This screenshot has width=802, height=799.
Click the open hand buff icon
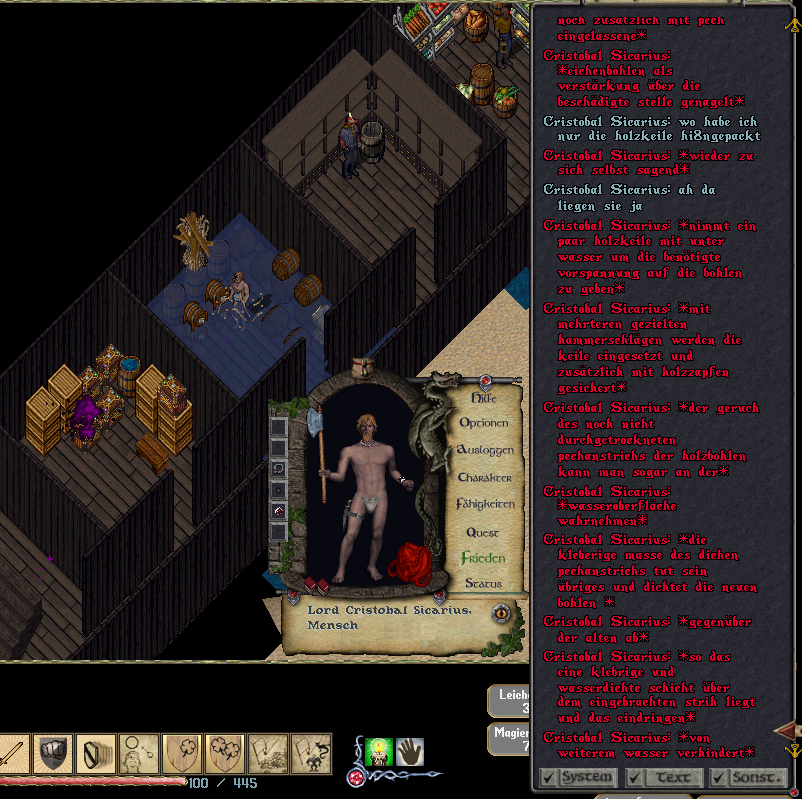click(410, 751)
